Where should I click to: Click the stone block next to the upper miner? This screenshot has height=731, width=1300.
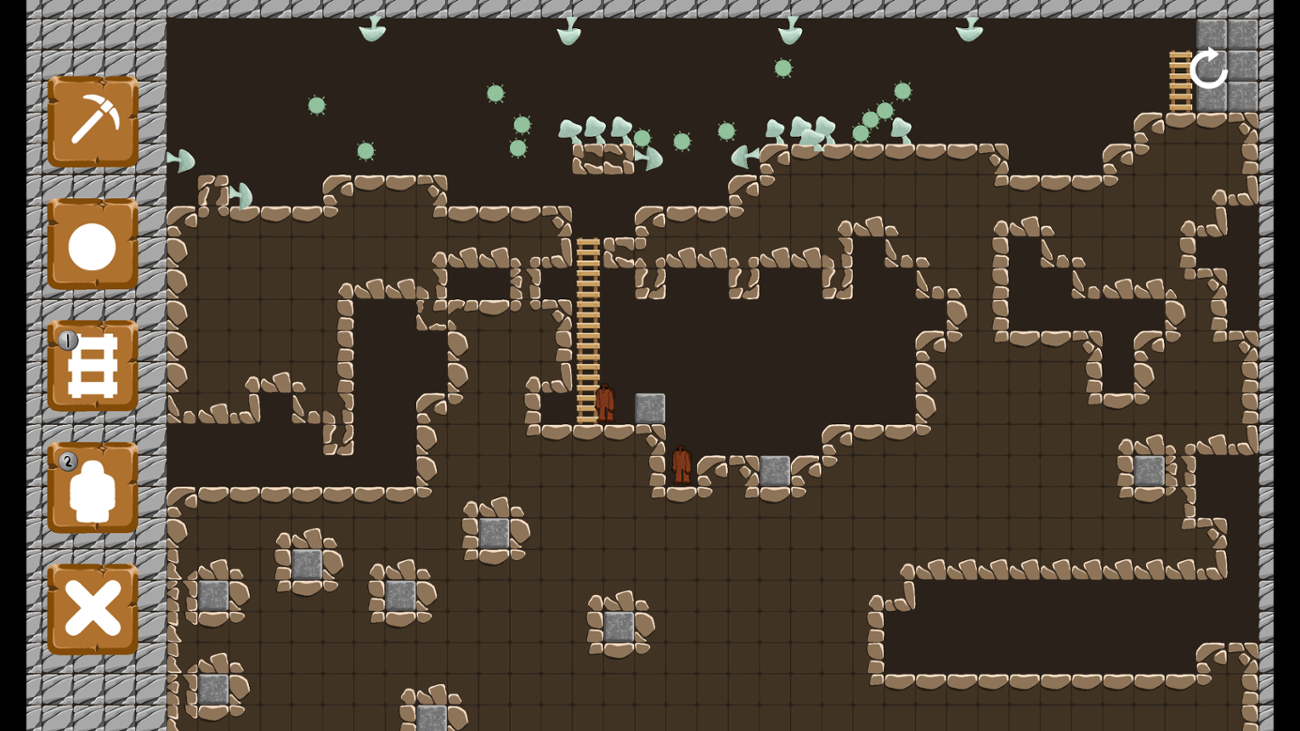tap(648, 408)
